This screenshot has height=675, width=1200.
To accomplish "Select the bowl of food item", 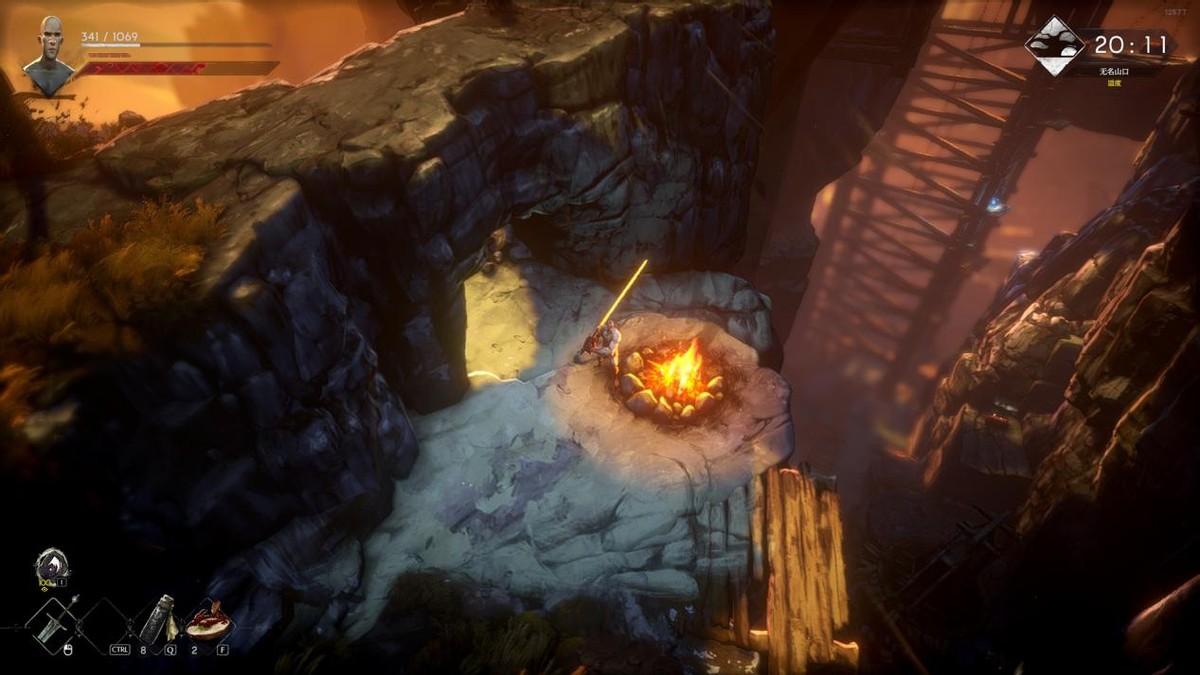I will 208,621.
